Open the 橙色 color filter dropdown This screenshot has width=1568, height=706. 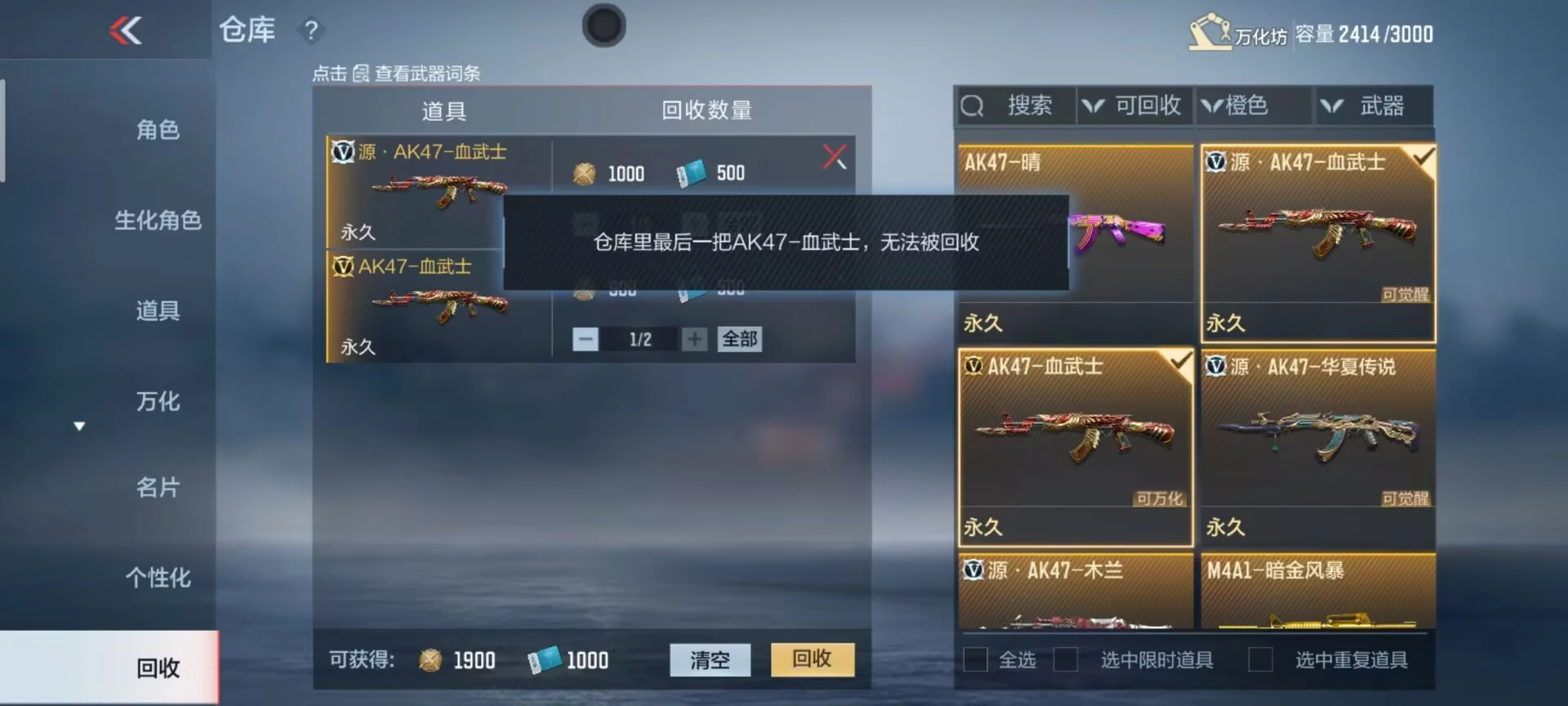click(x=1253, y=105)
